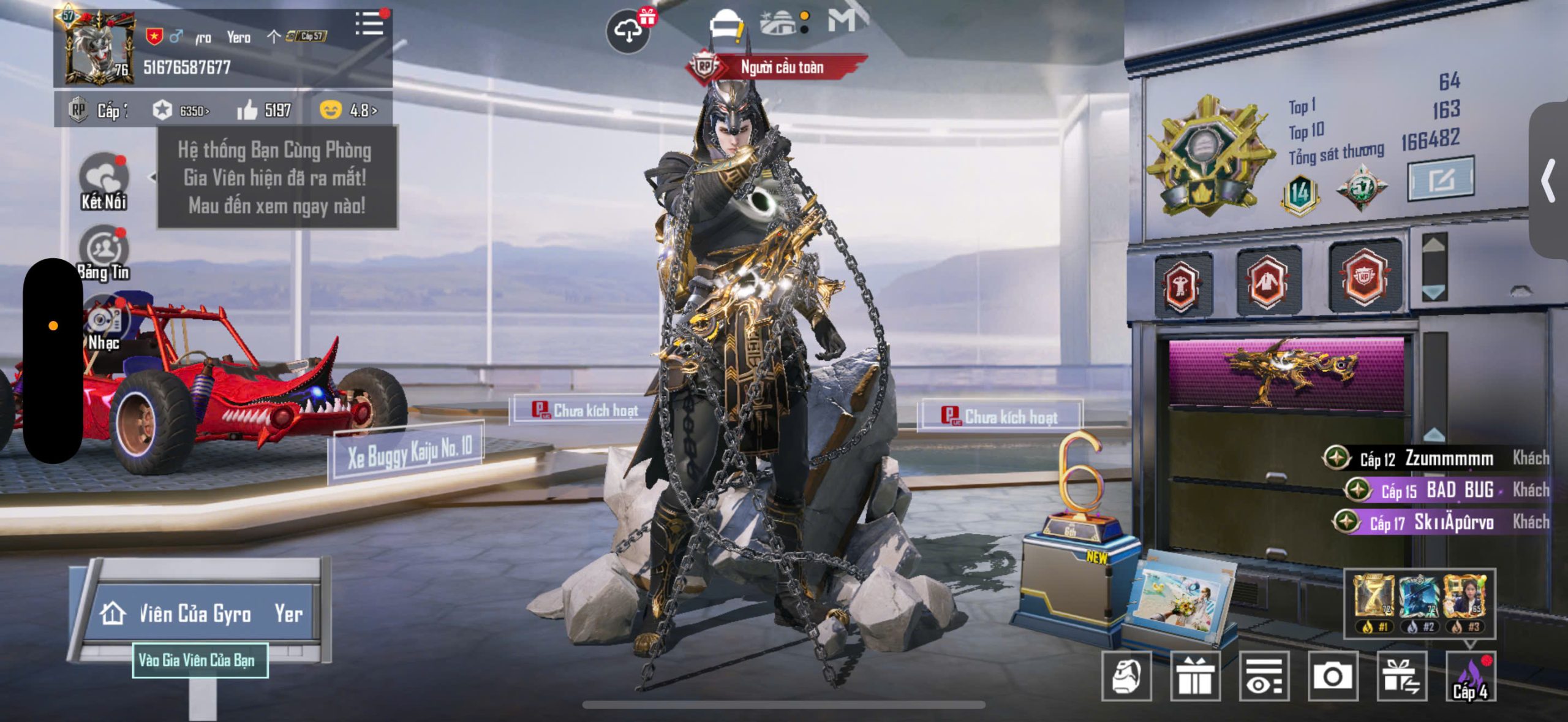The height and width of the screenshot is (722, 1568).
Task: Open the gift exchange arrows button
Action: [x=1401, y=677]
